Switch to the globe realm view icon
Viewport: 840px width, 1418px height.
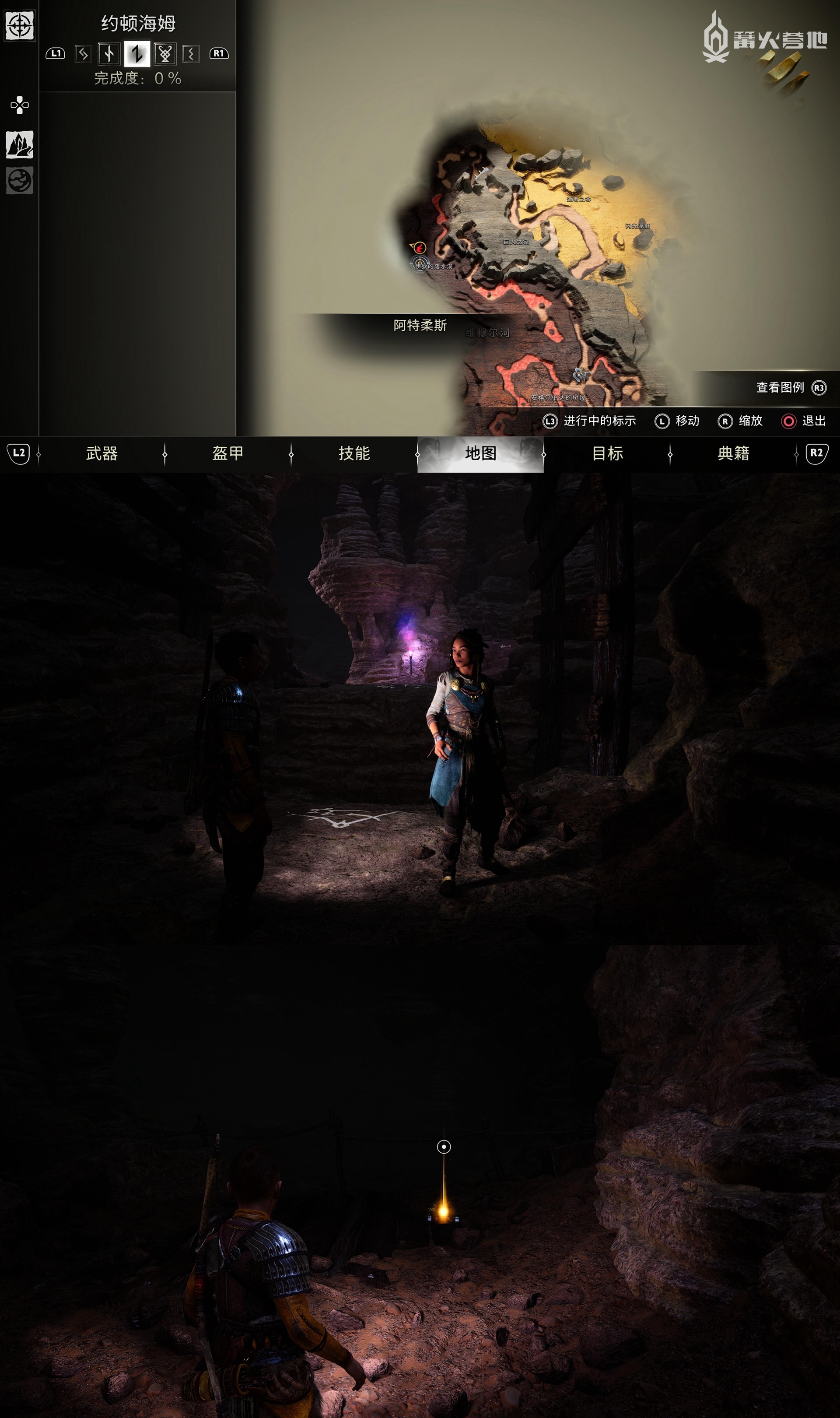[20, 181]
